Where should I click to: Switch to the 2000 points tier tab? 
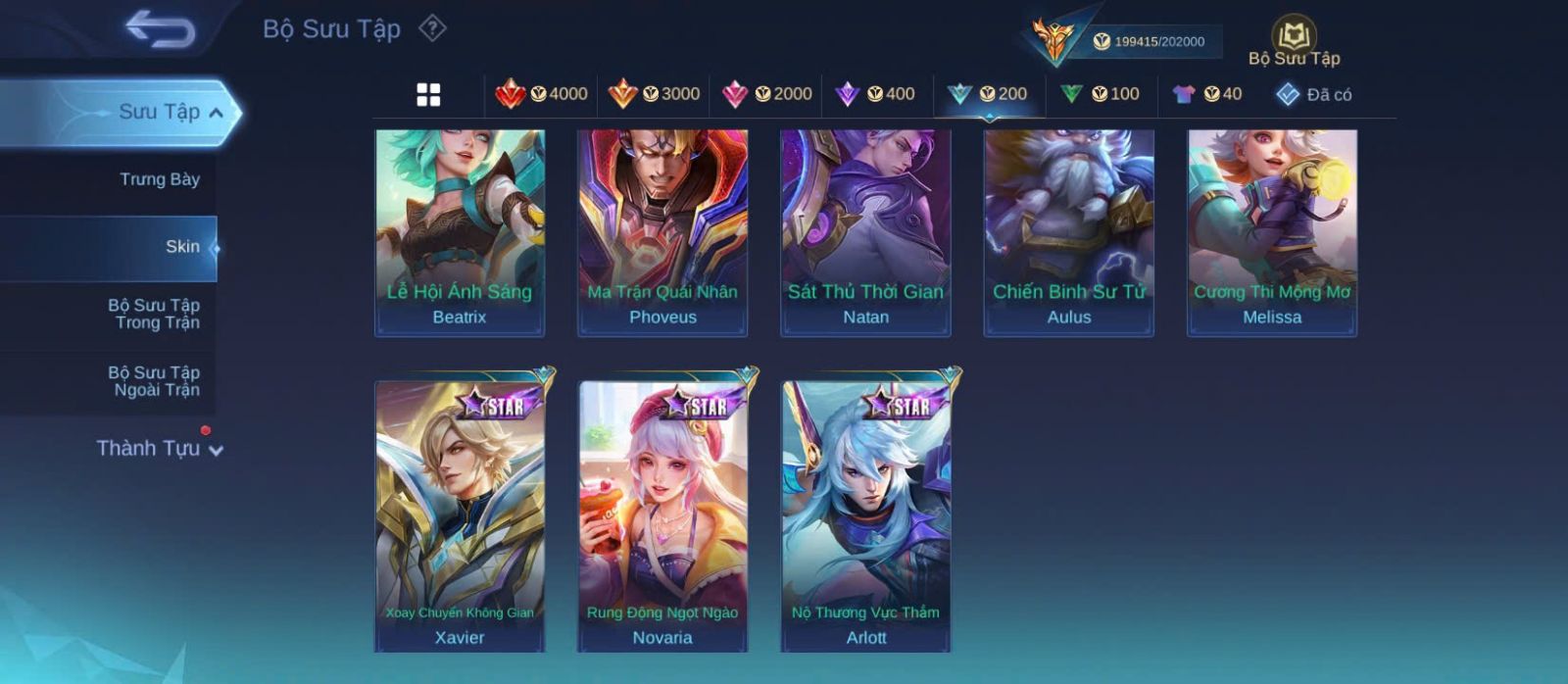point(766,94)
